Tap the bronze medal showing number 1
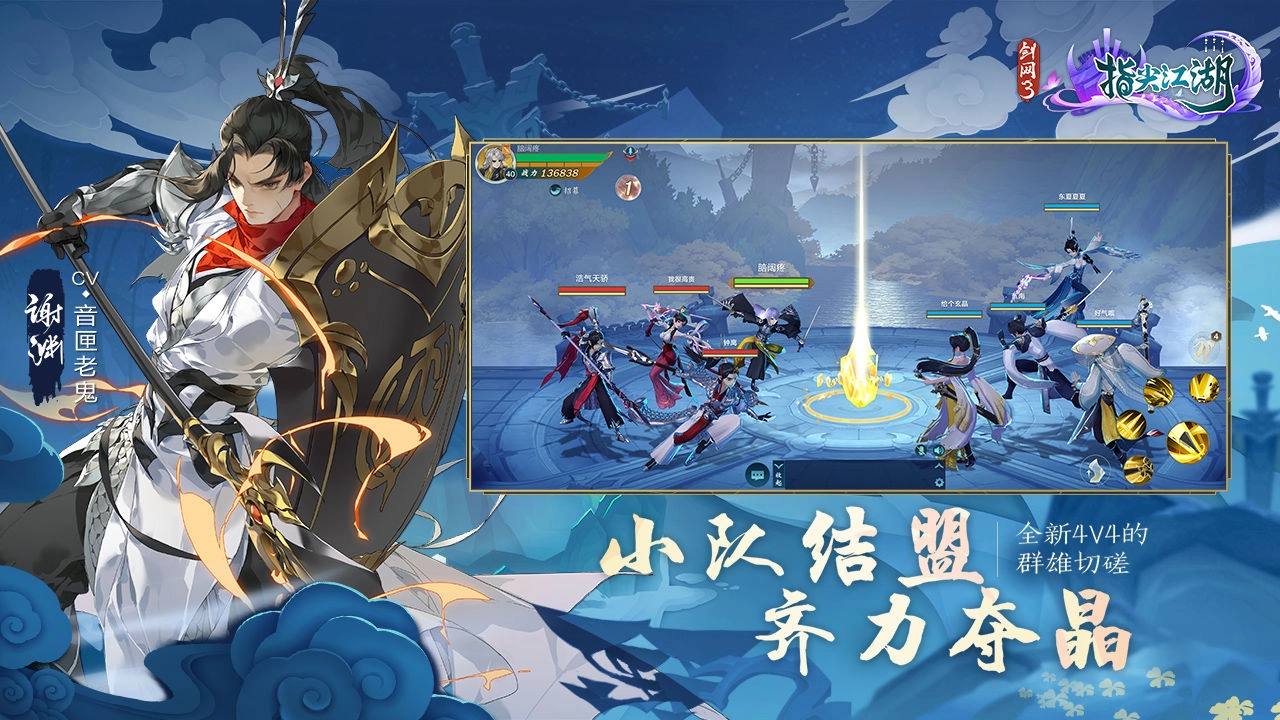 [629, 187]
